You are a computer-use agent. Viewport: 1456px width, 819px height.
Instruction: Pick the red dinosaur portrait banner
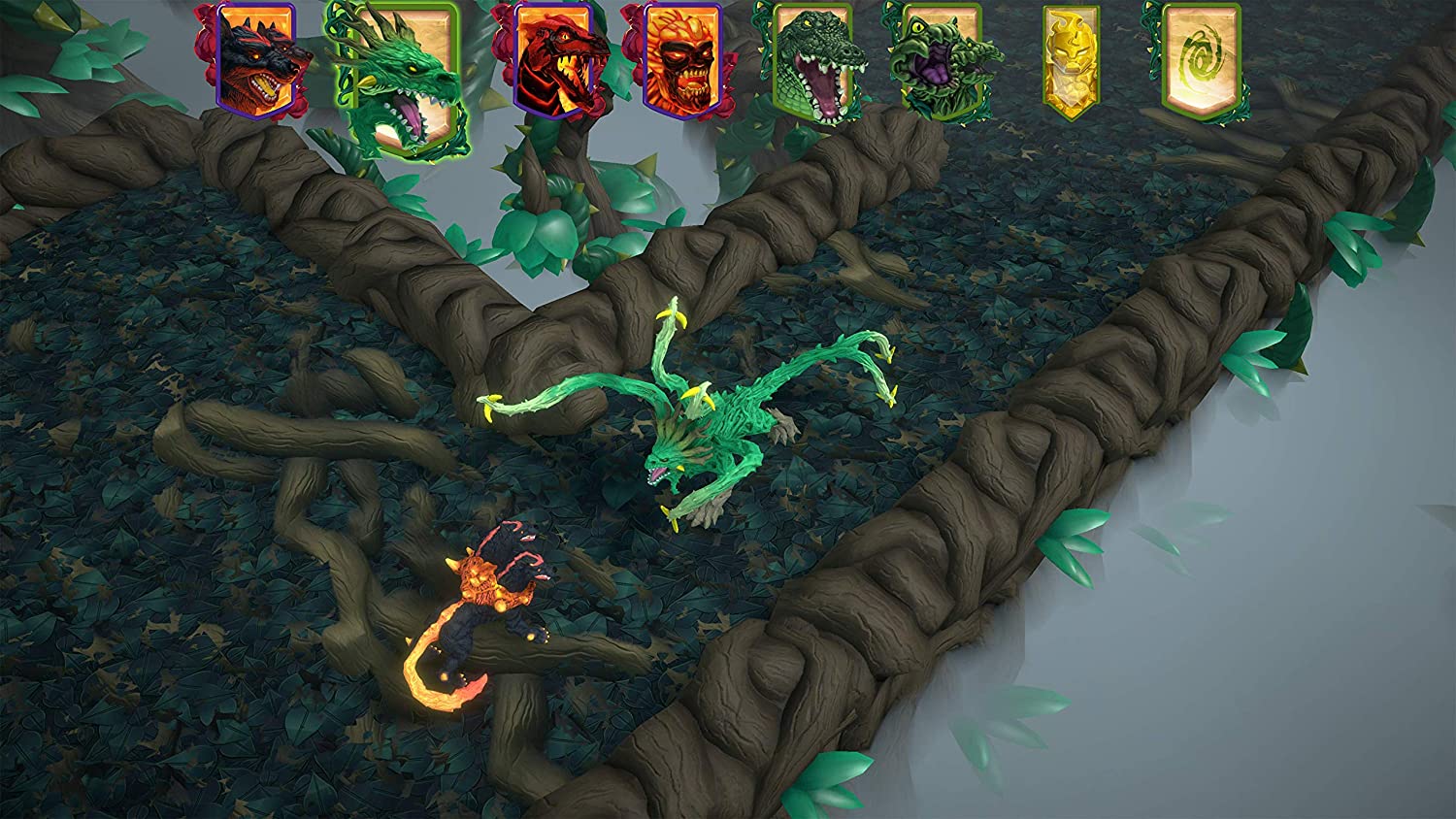click(551, 56)
